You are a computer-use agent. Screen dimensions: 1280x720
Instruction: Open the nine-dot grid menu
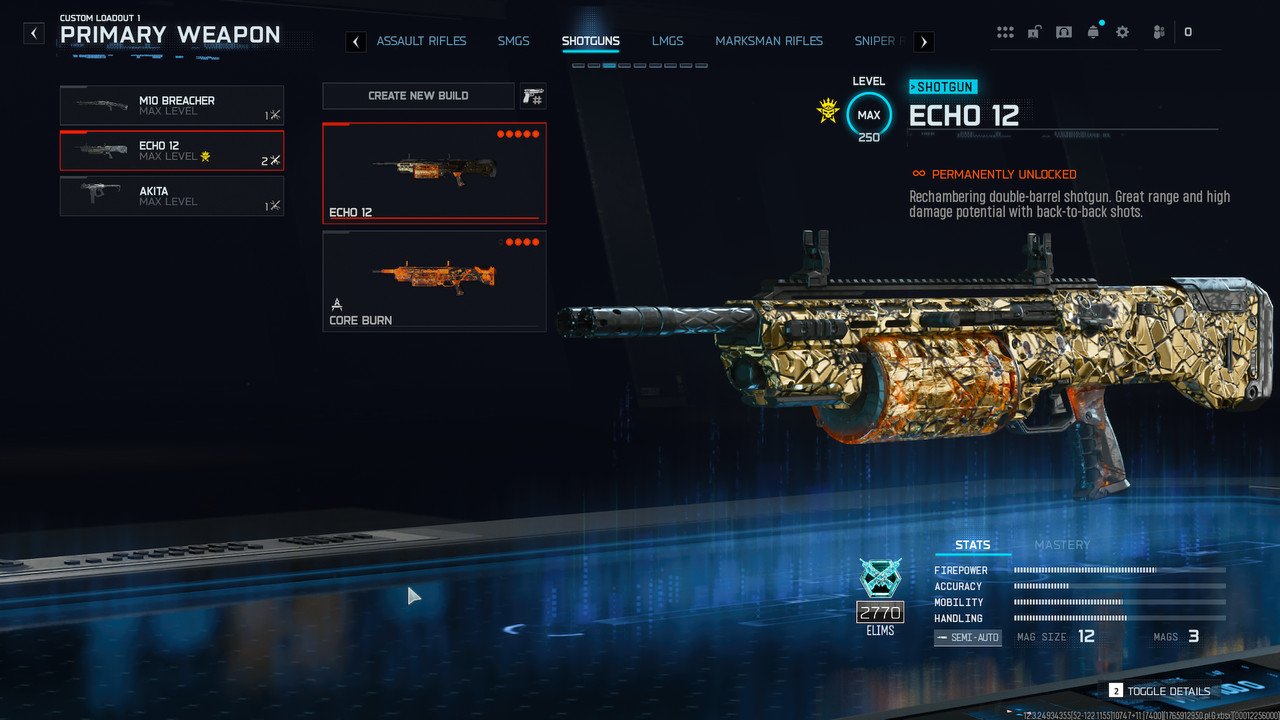[x=1005, y=32]
